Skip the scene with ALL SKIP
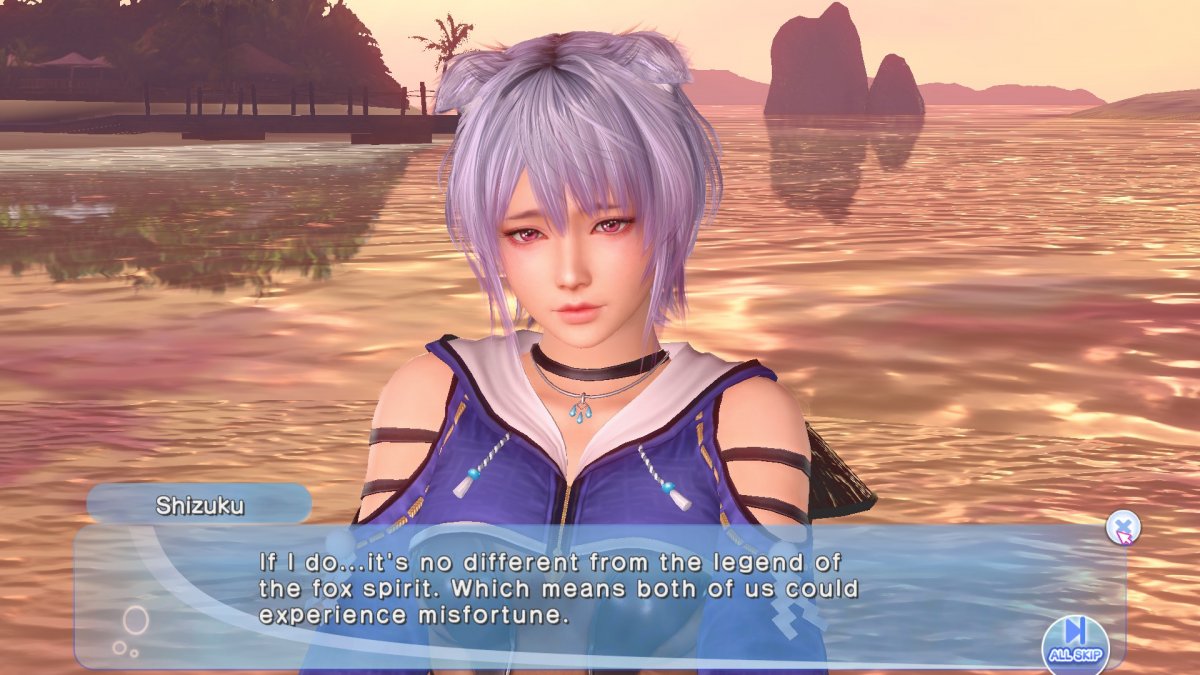1200x675 pixels. coord(1075,640)
